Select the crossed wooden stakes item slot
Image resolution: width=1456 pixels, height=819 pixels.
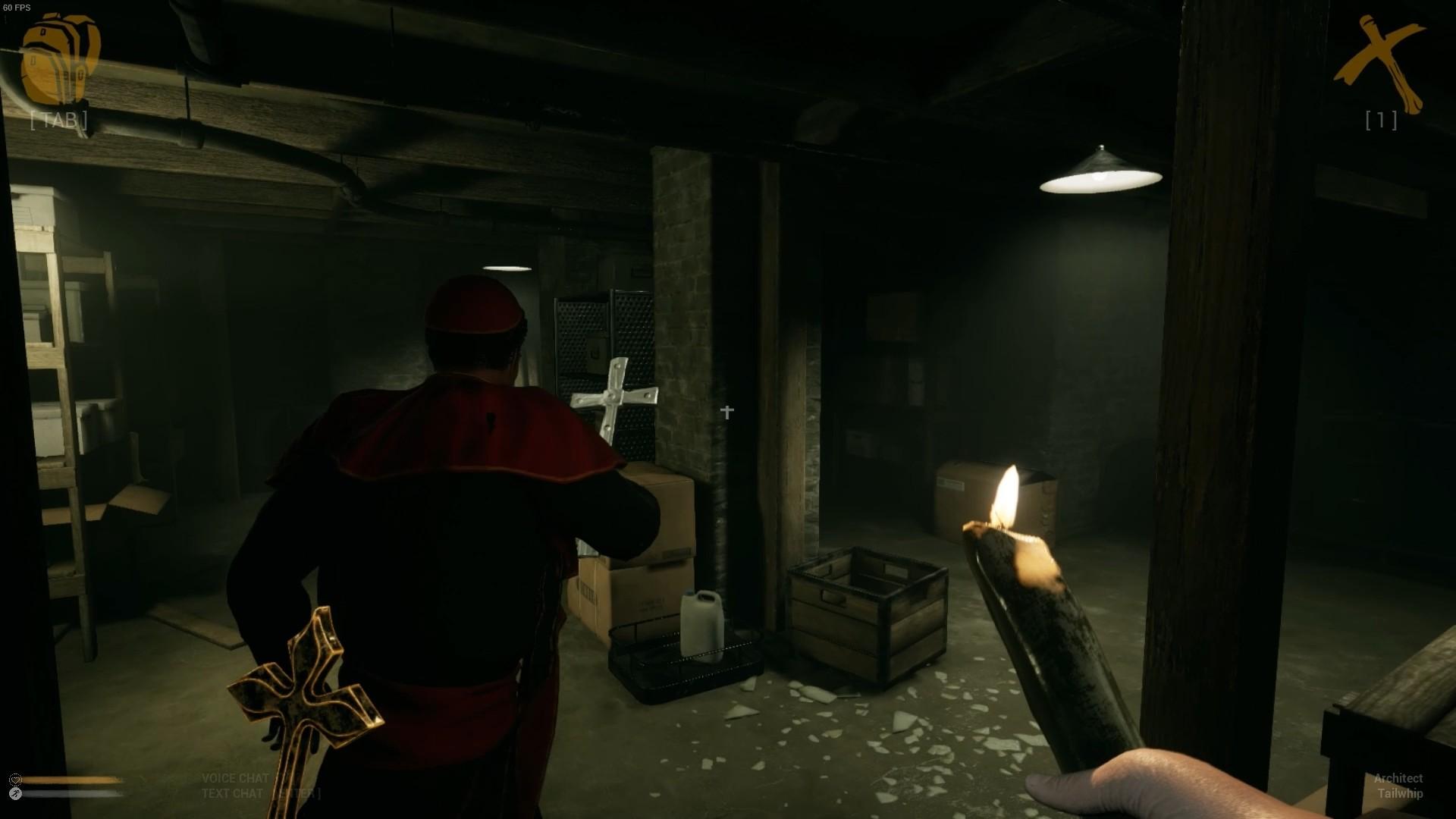click(x=1379, y=67)
